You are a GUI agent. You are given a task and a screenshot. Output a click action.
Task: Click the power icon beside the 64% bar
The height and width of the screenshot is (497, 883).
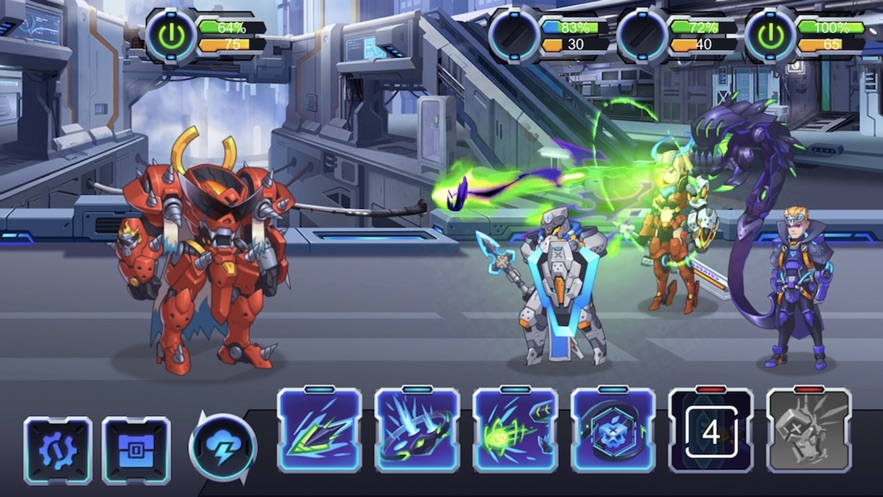tap(171, 35)
